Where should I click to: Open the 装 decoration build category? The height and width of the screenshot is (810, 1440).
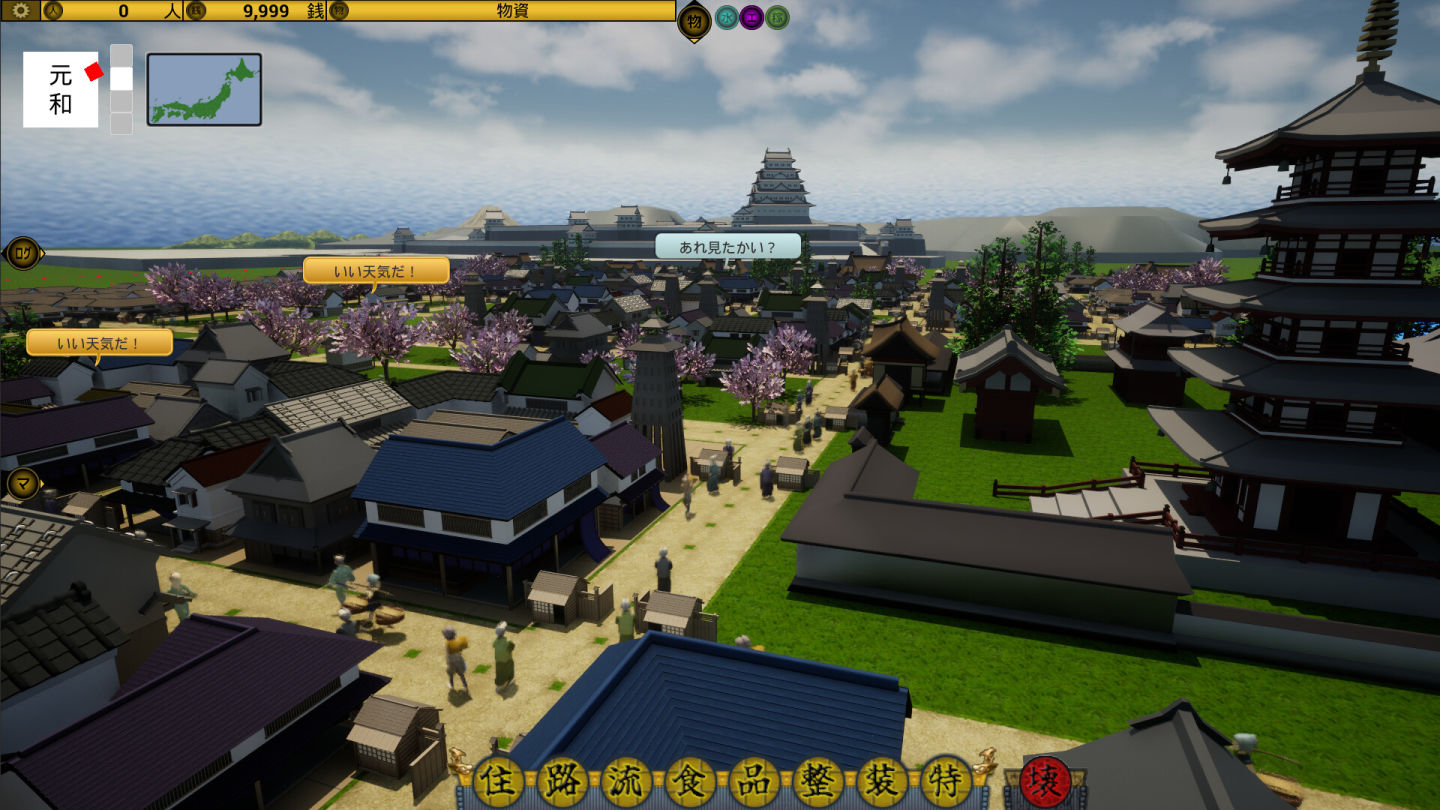(x=883, y=781)
